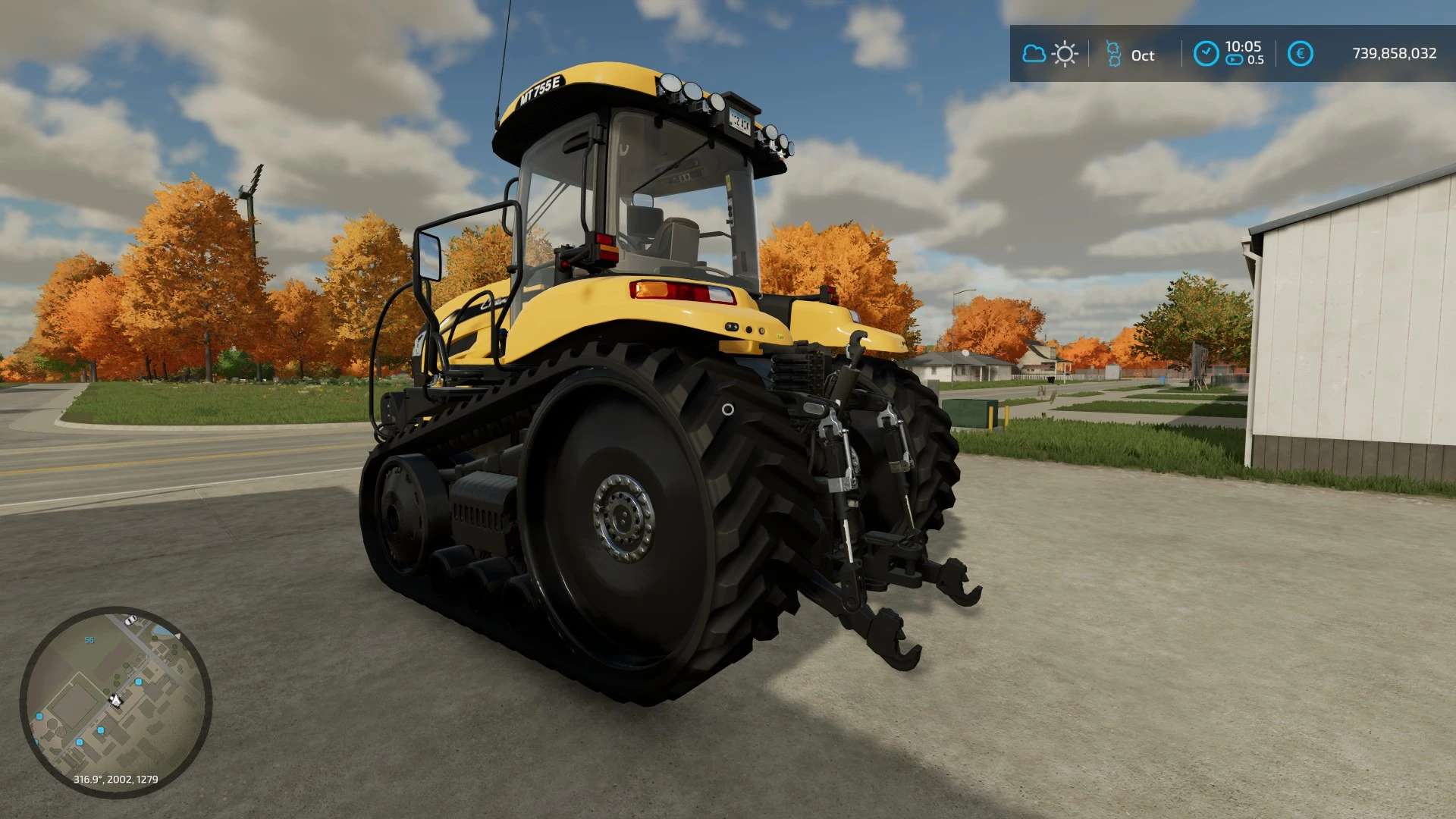Image resolution: width=1456 pixels, height=819 pixels.
Task: Click the clock icon in the top bar
Action: pos(1205,54)
